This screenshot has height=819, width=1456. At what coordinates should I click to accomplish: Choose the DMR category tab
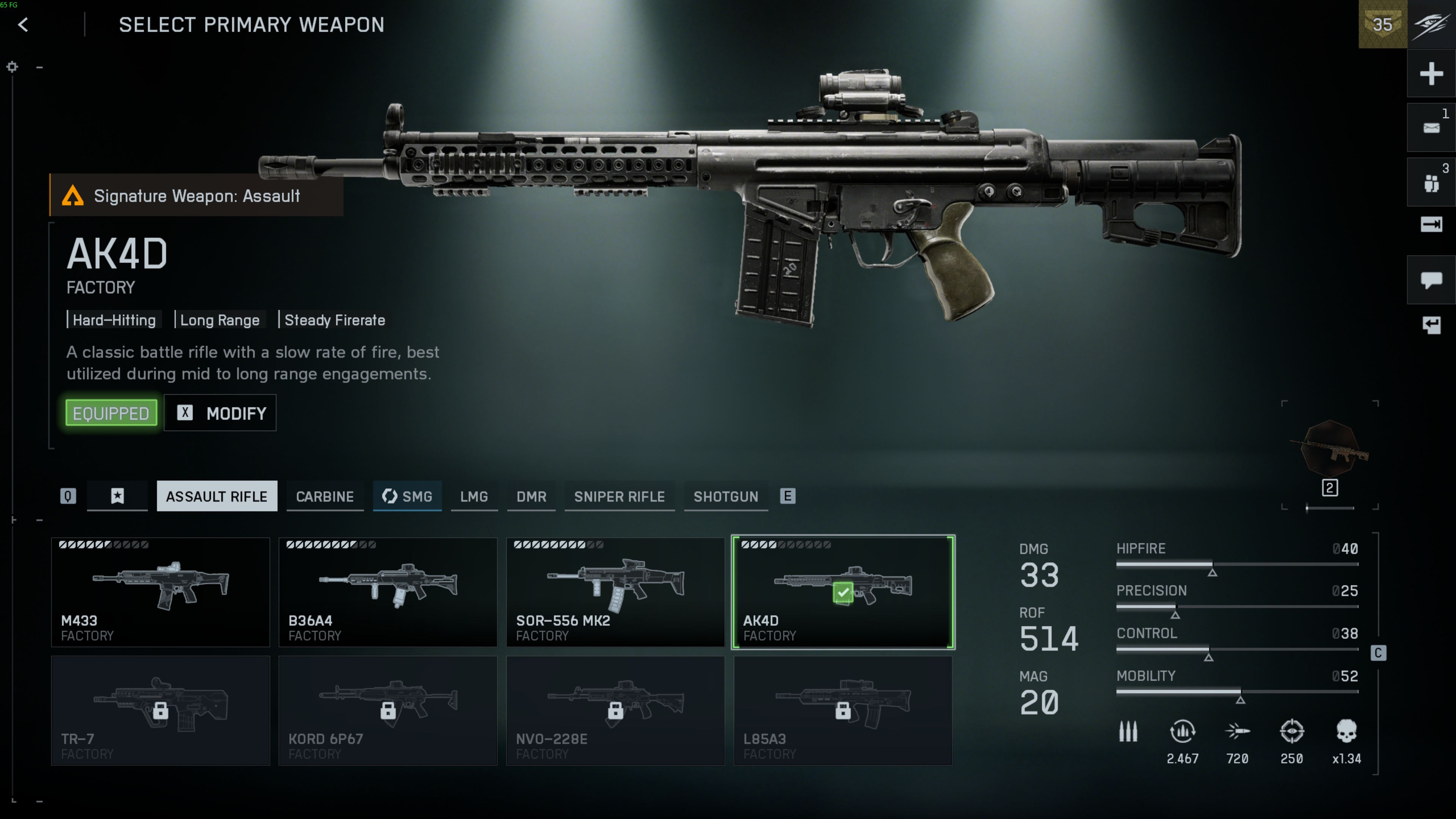(531, 496)
